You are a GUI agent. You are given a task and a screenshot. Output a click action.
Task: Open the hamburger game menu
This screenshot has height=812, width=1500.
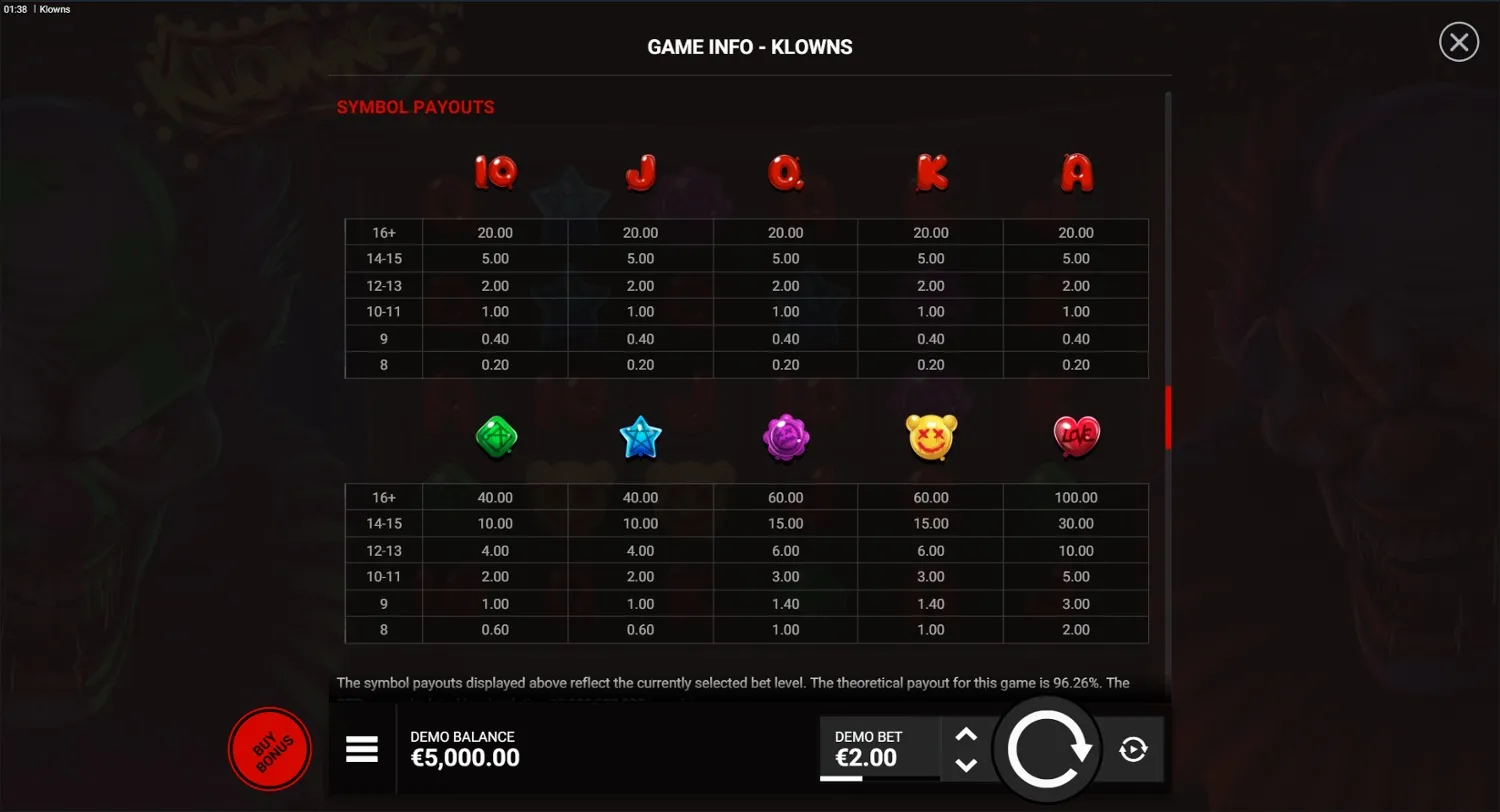point(362,748)
